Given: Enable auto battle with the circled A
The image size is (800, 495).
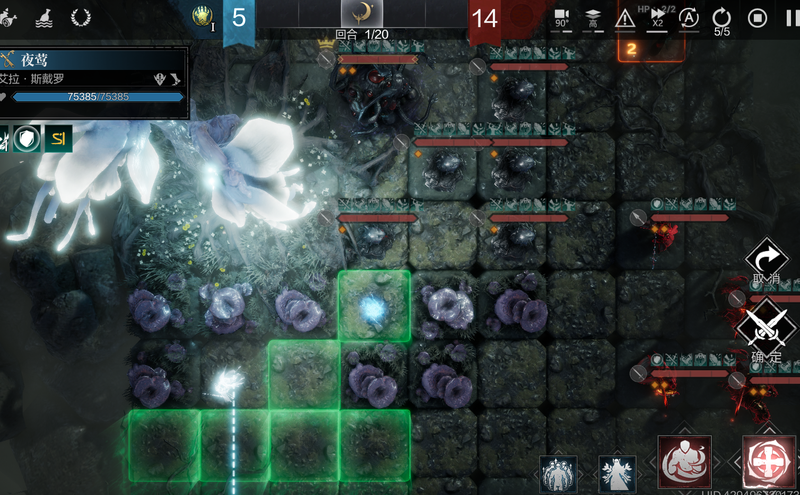Looking at the screenshot, I should pyautogui.click(x=689, y=17).
